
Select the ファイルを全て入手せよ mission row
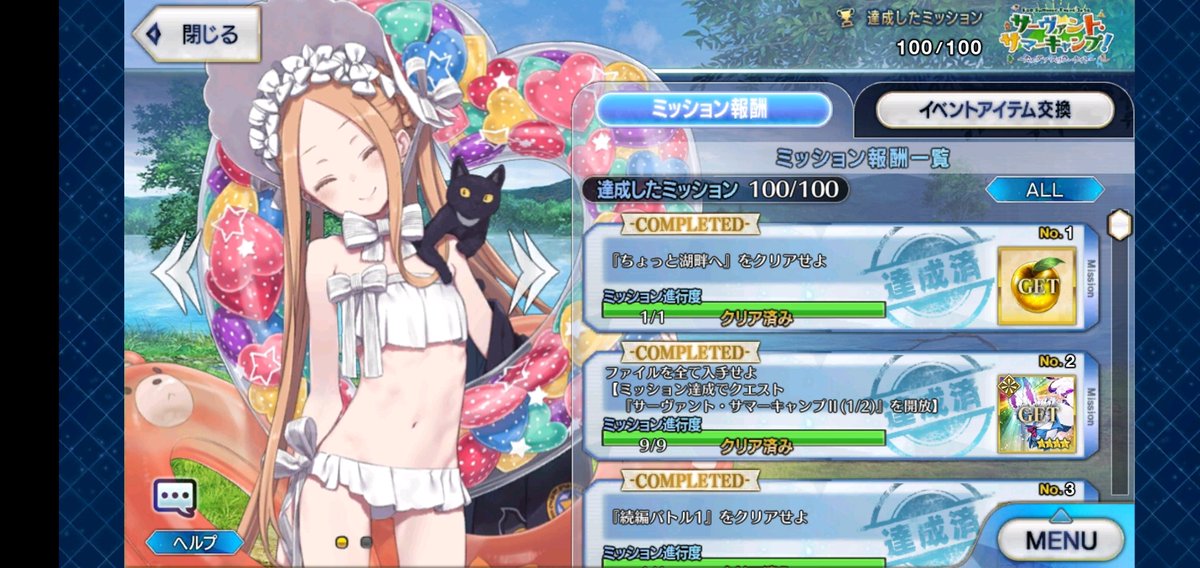tap(790, 405)
